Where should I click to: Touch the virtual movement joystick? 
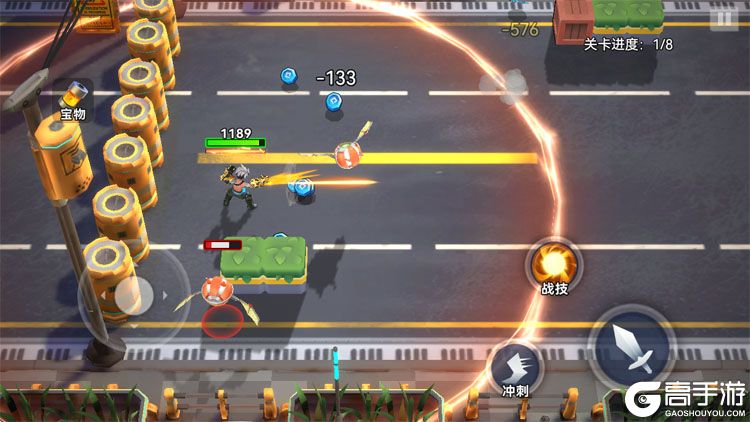coord(131,295)
